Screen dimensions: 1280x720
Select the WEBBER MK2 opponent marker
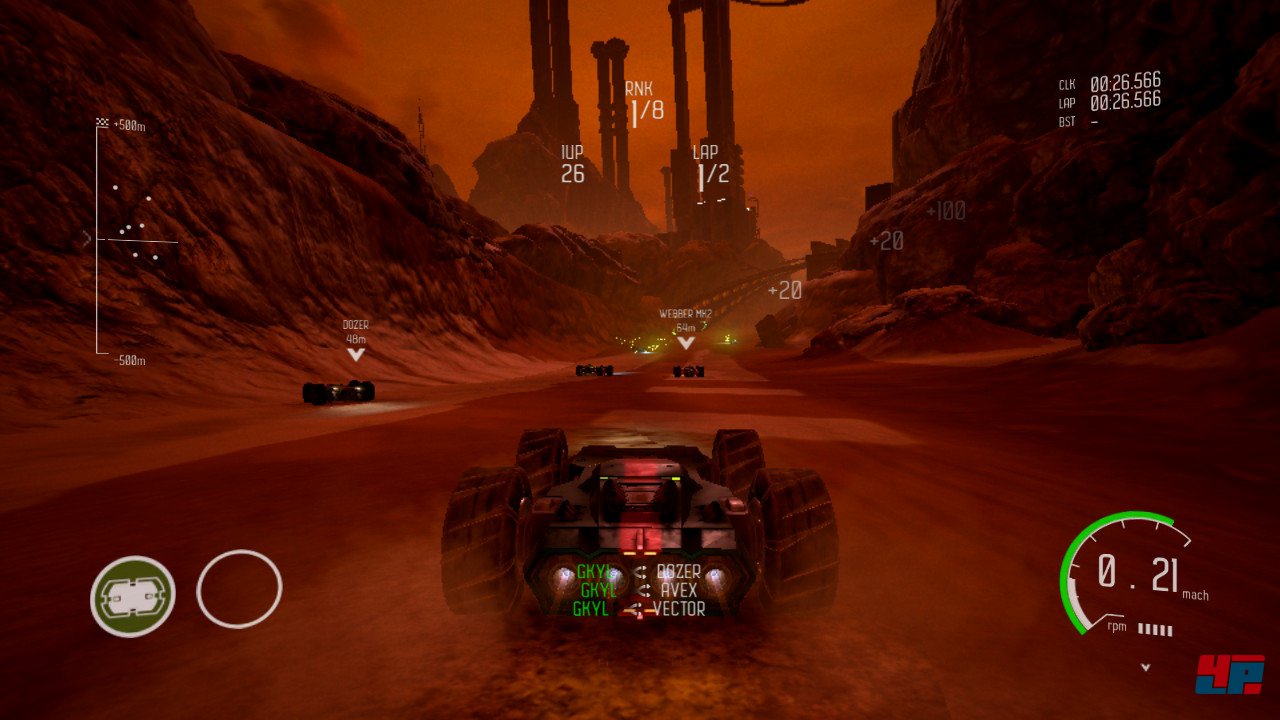pyautogui.click(x=685, y=328)
